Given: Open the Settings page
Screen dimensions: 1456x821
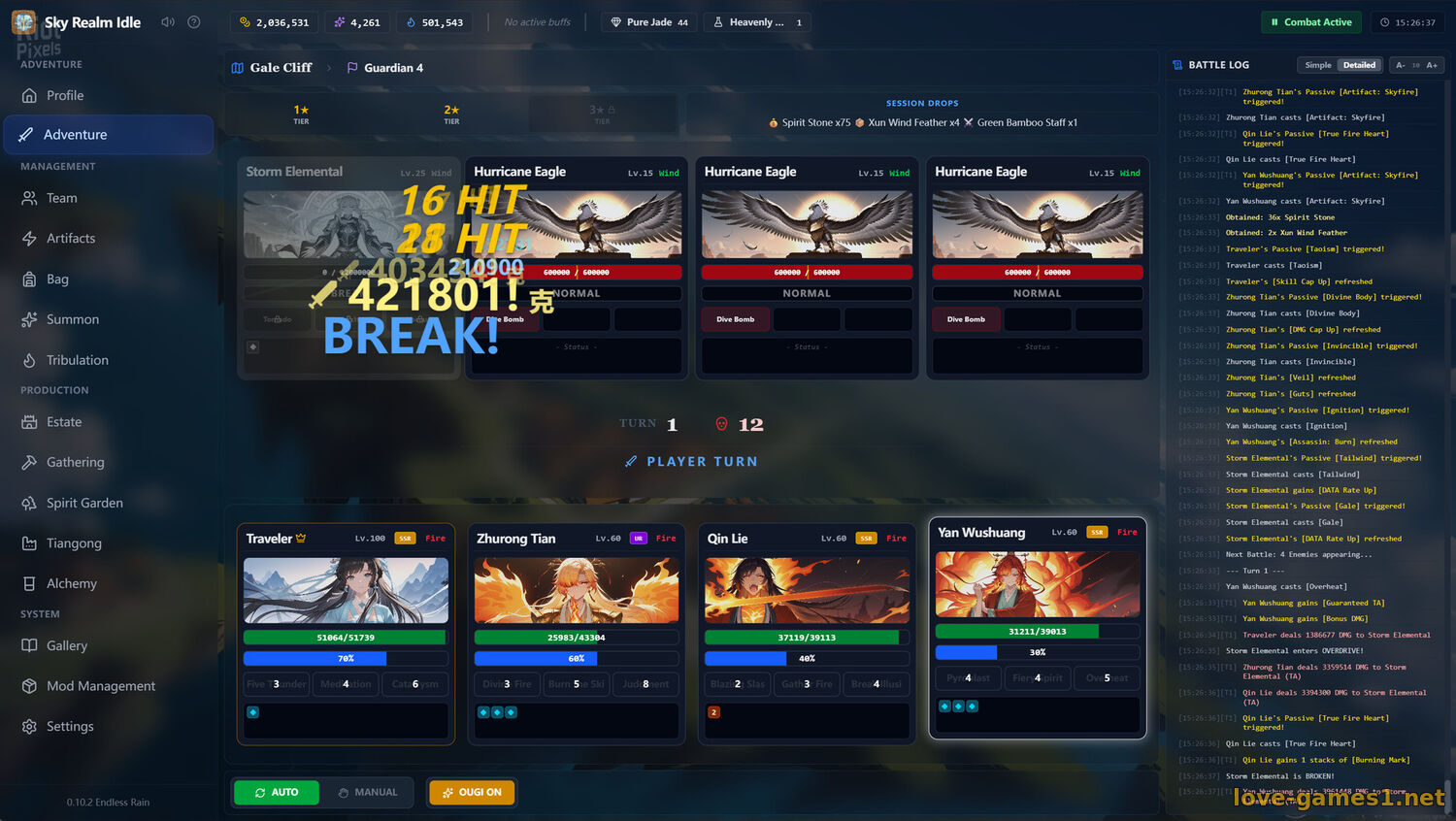Looking at the screenshot, I should tap(70, 726).
